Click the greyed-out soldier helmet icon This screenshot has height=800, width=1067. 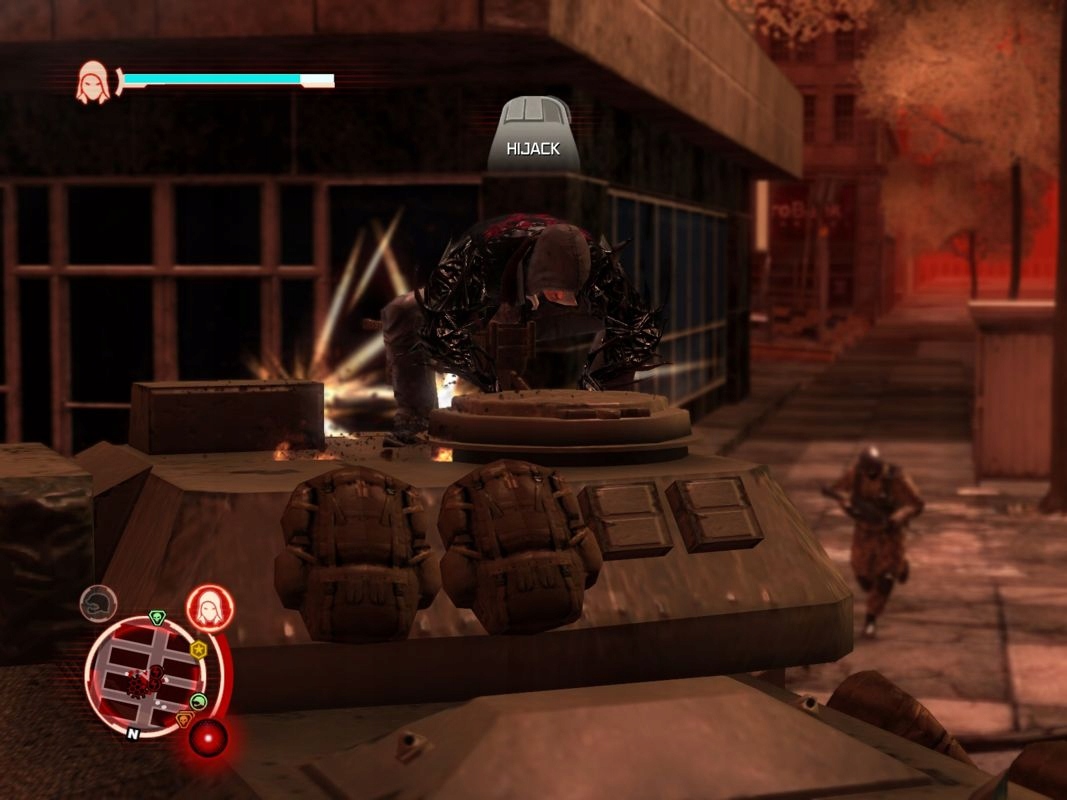point(98,604)
